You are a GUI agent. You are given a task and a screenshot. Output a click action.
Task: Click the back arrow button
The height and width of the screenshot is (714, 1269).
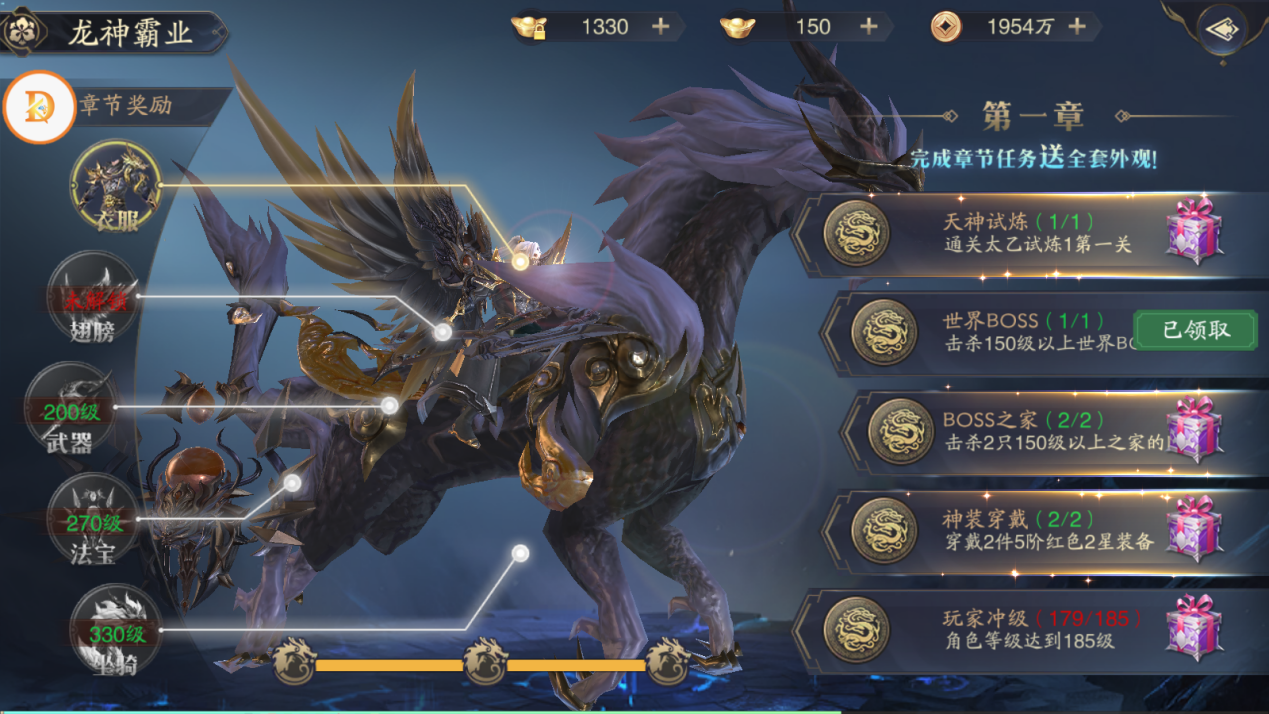[1221, 30]
